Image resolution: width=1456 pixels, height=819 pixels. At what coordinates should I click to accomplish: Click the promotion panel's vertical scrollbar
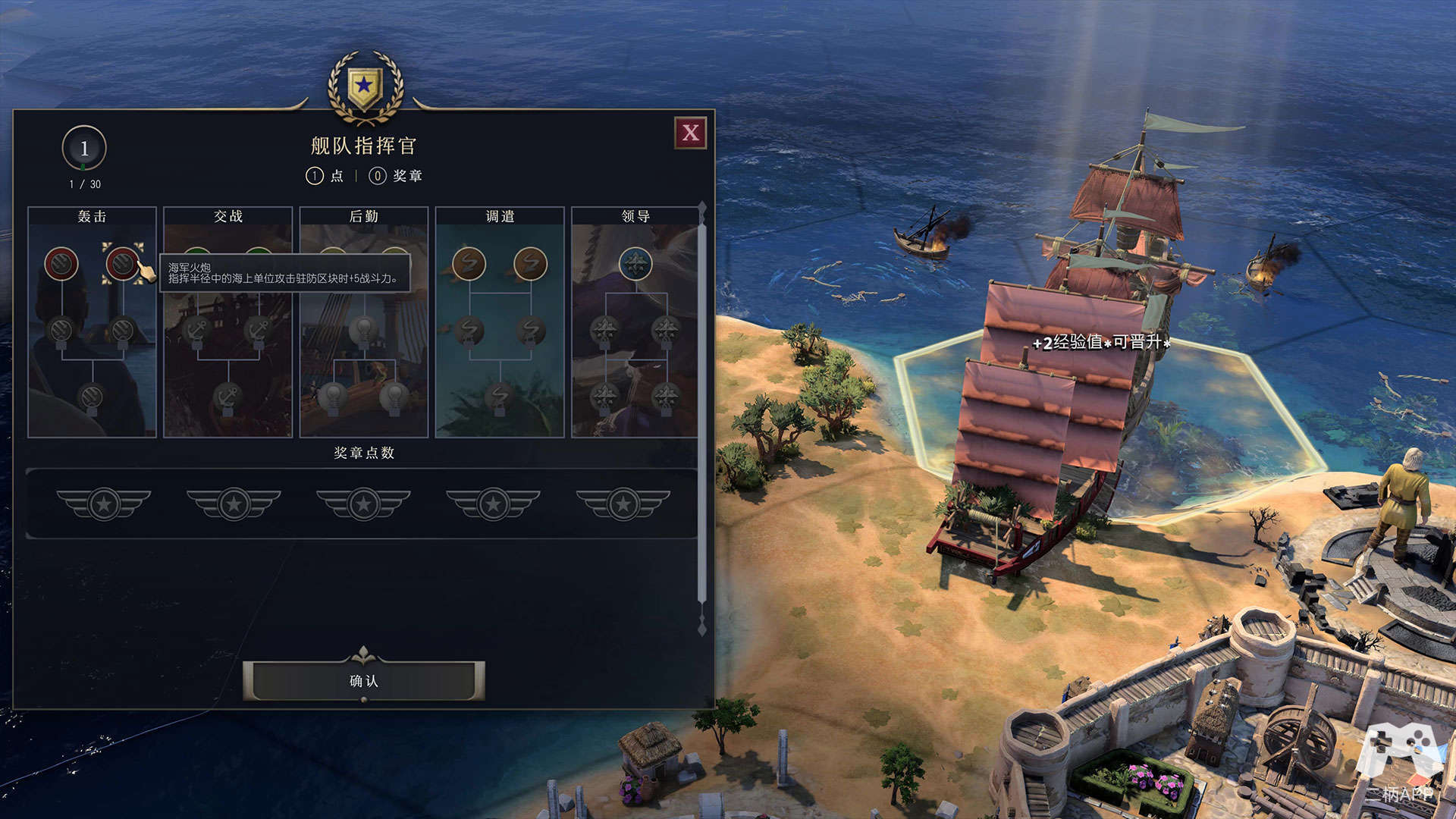point(702,417)
